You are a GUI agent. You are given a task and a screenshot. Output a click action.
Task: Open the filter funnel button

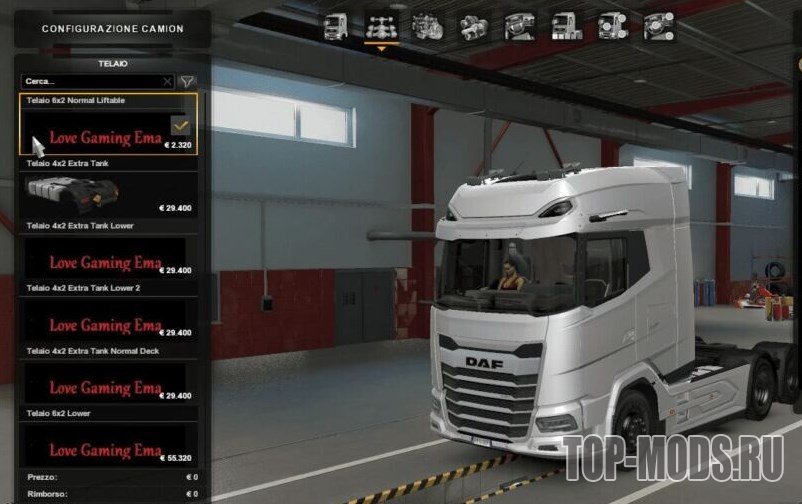coord(187,81)
